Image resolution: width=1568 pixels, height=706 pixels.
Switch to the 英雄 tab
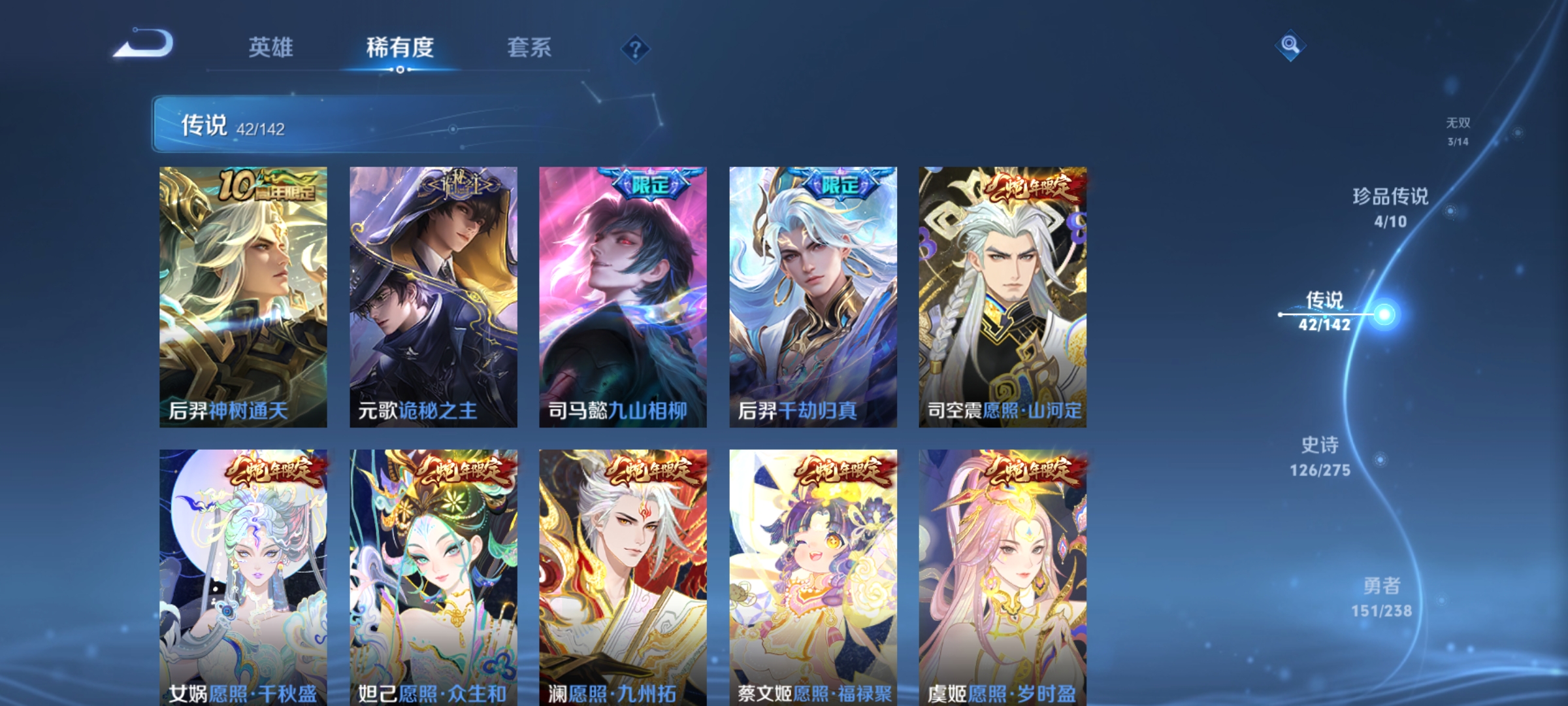coord(272,47)
